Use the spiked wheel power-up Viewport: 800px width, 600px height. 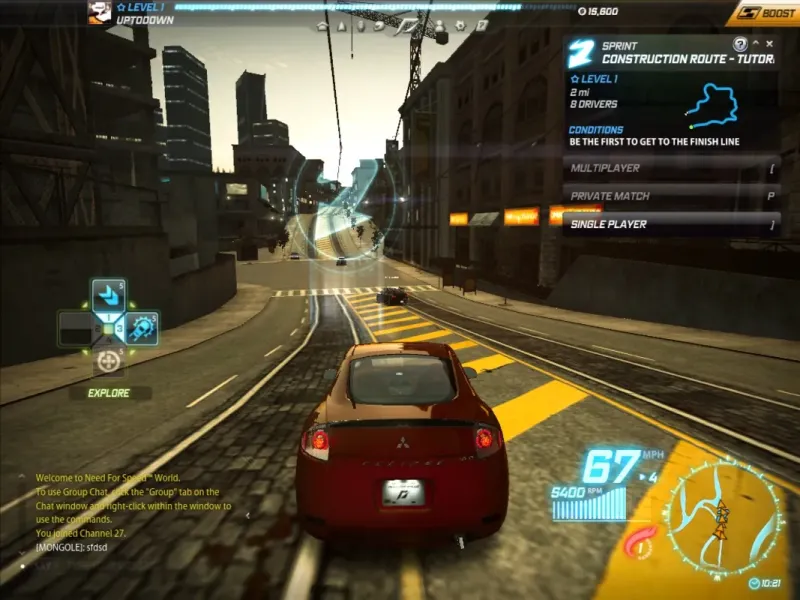(141, 328)
